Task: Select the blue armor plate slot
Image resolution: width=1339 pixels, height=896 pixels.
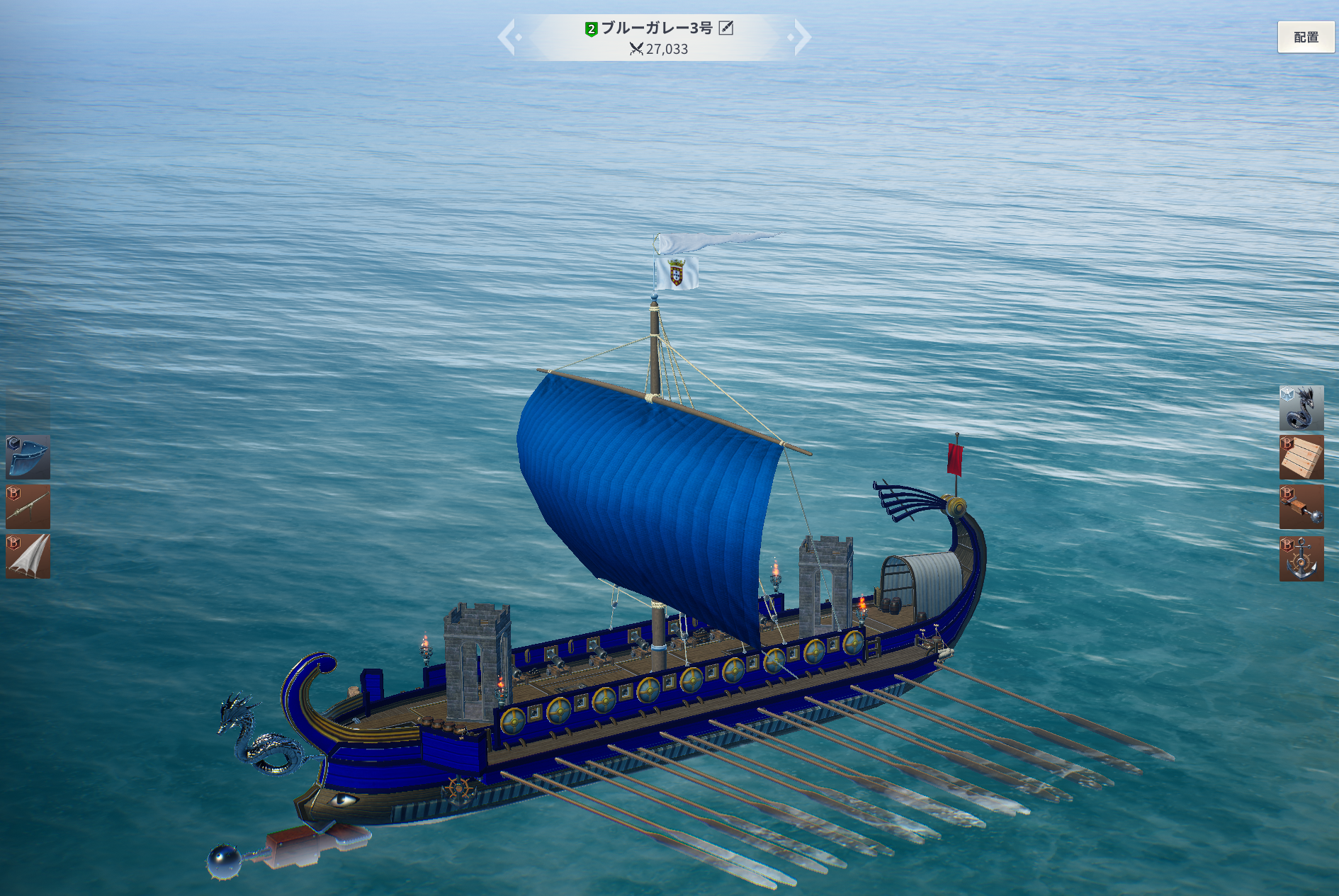Action: tap(28, 457)
